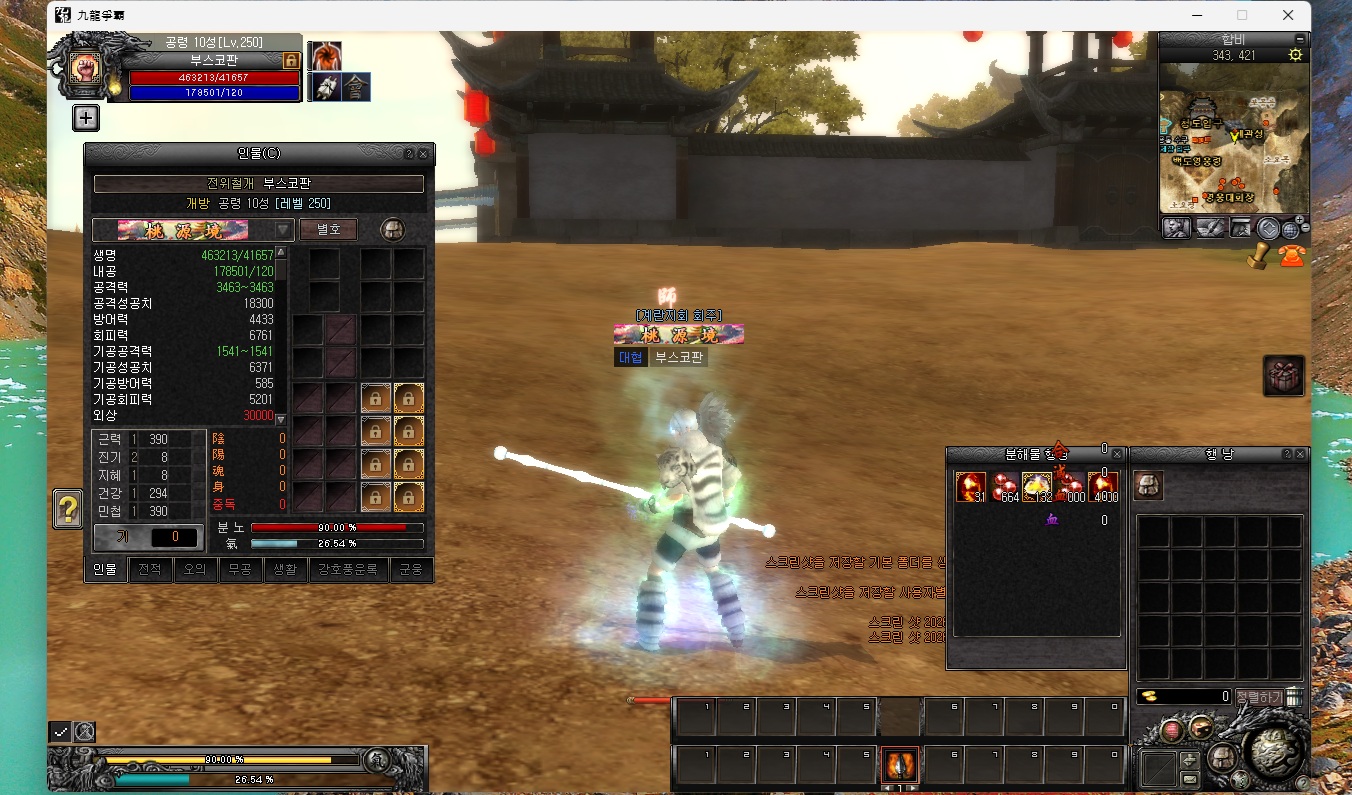
Task: Click the 별호 title button
Action: pyautogui.click(x=328, y=229)
